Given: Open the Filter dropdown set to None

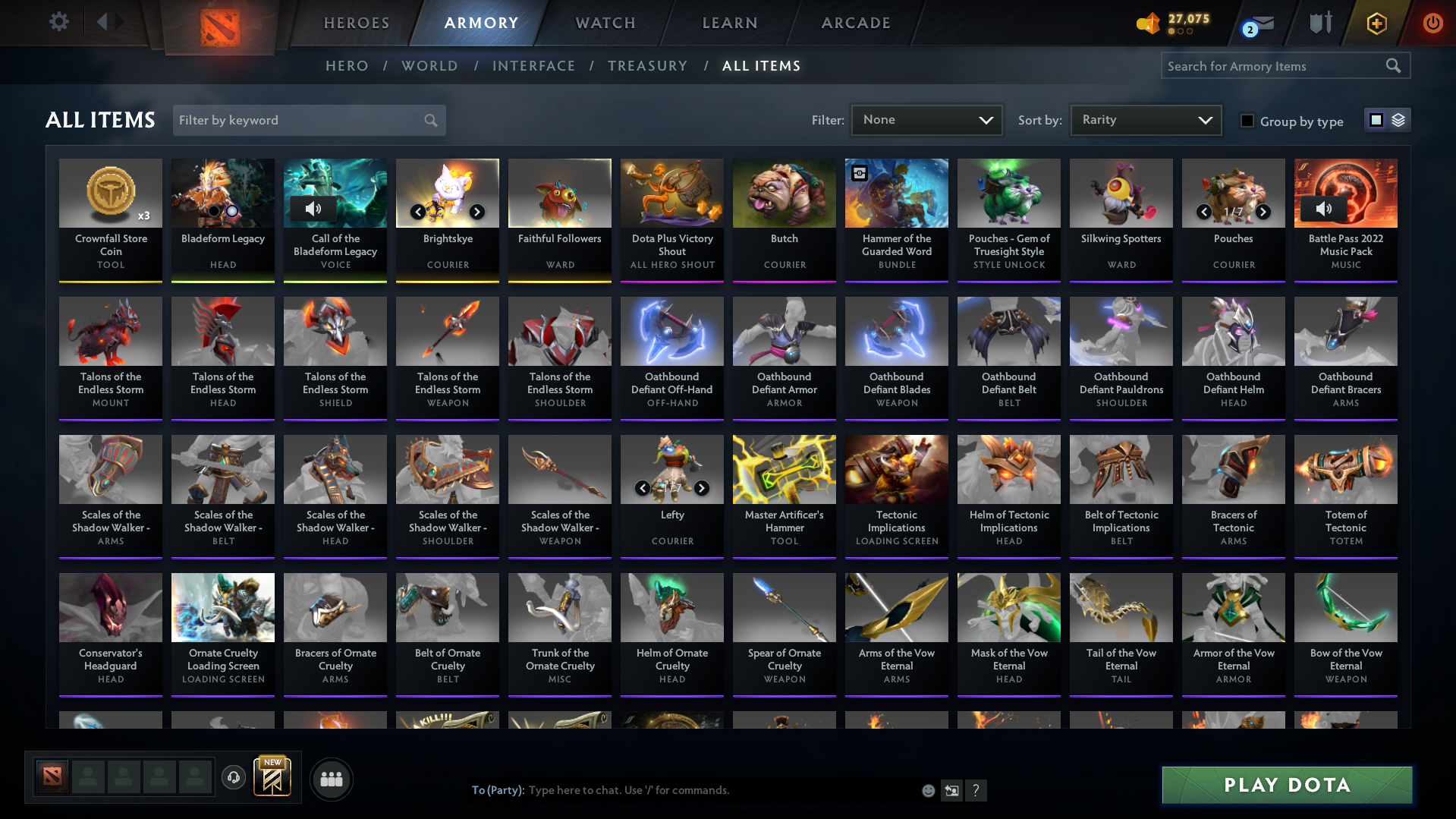Looking at the screenshot, I should 926,119.
